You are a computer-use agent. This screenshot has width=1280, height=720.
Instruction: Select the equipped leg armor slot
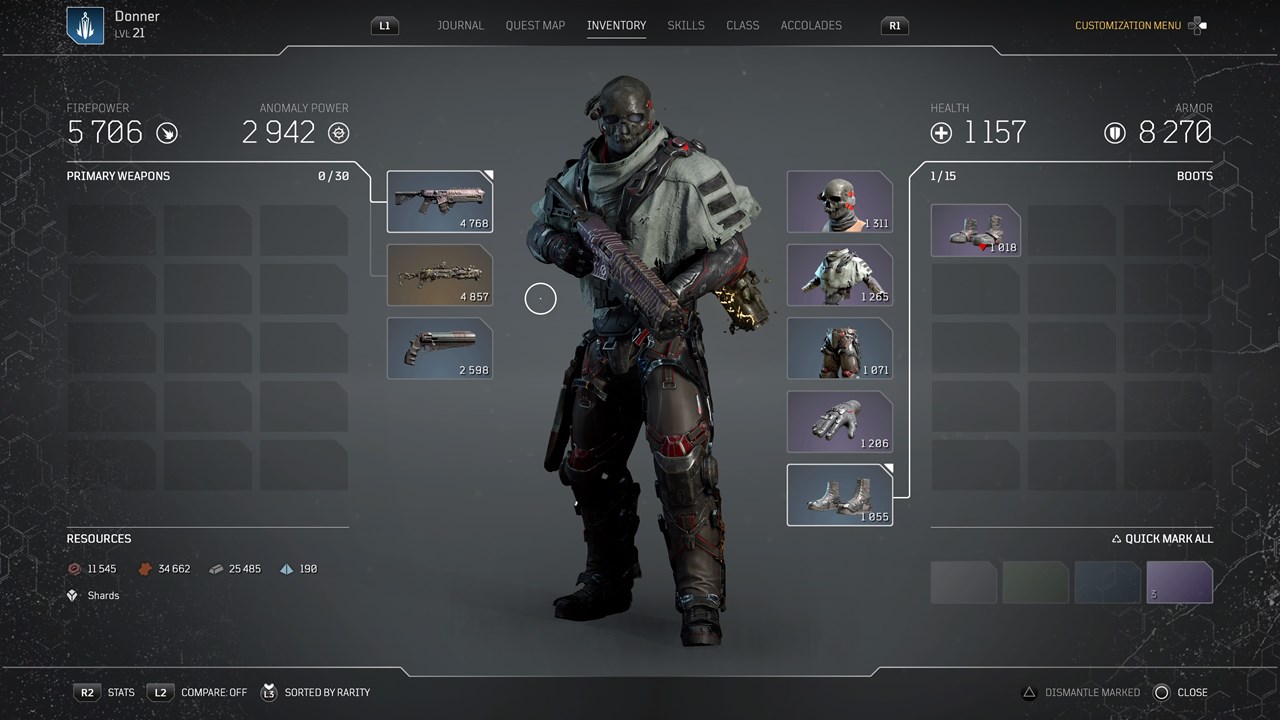(x=839, y=348)
